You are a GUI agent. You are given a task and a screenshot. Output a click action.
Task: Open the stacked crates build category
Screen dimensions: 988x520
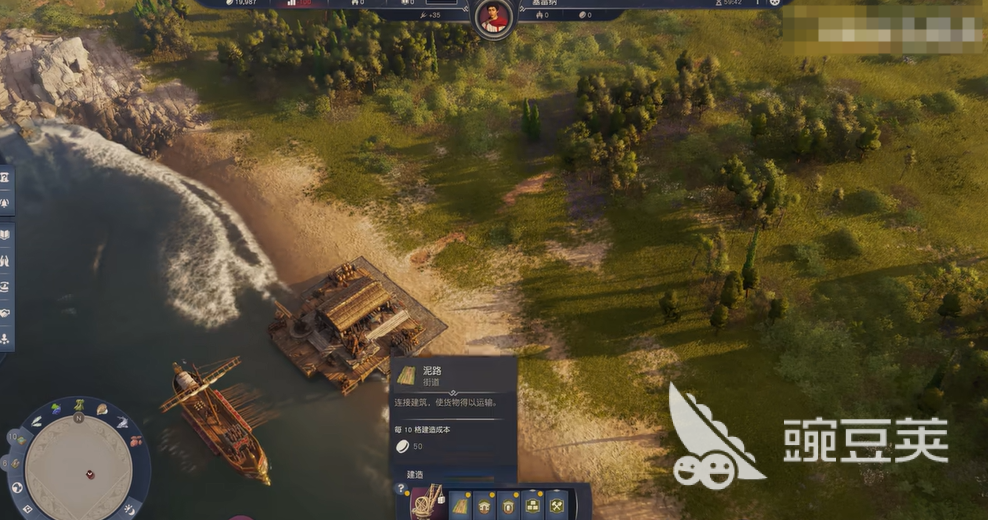[x=533, y=505]
